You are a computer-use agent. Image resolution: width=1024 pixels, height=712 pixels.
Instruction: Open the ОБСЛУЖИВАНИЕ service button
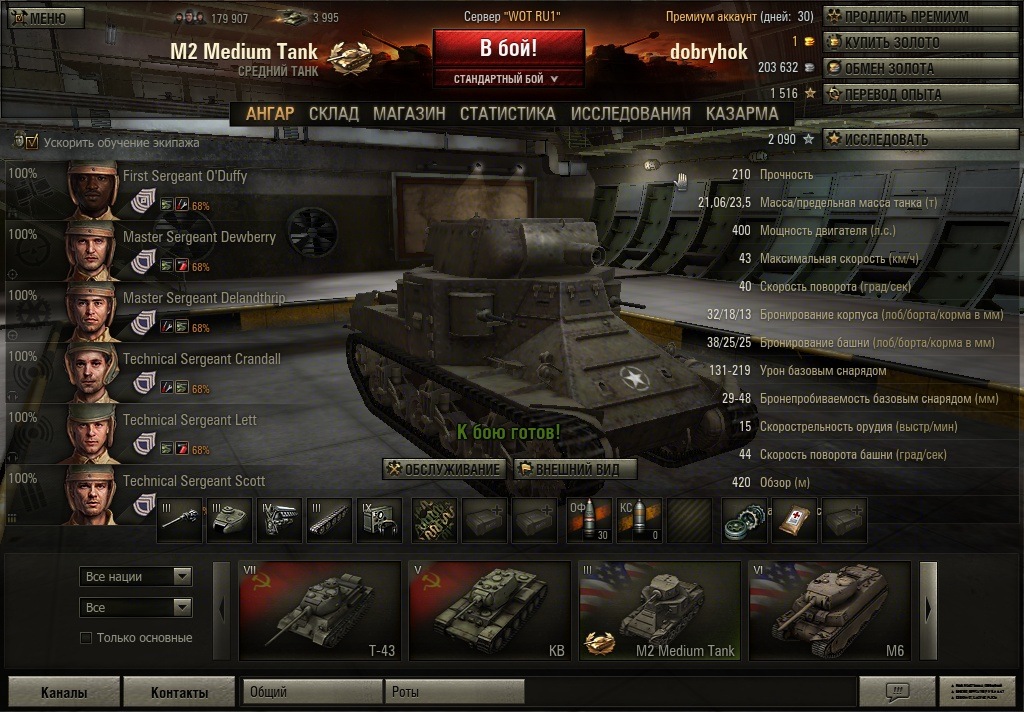tap(443, 469)
